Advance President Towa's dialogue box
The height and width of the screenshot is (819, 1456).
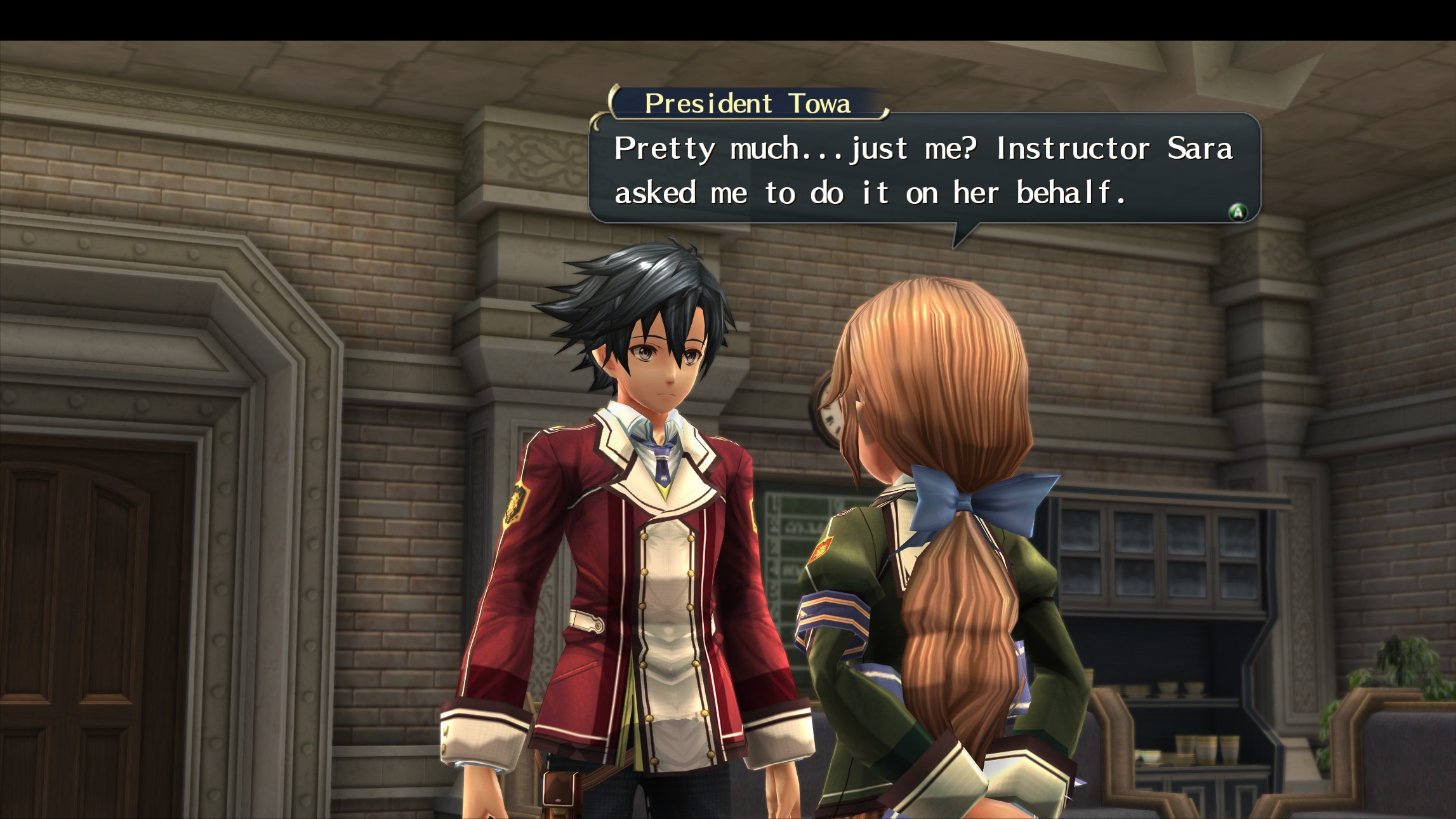1237,212
